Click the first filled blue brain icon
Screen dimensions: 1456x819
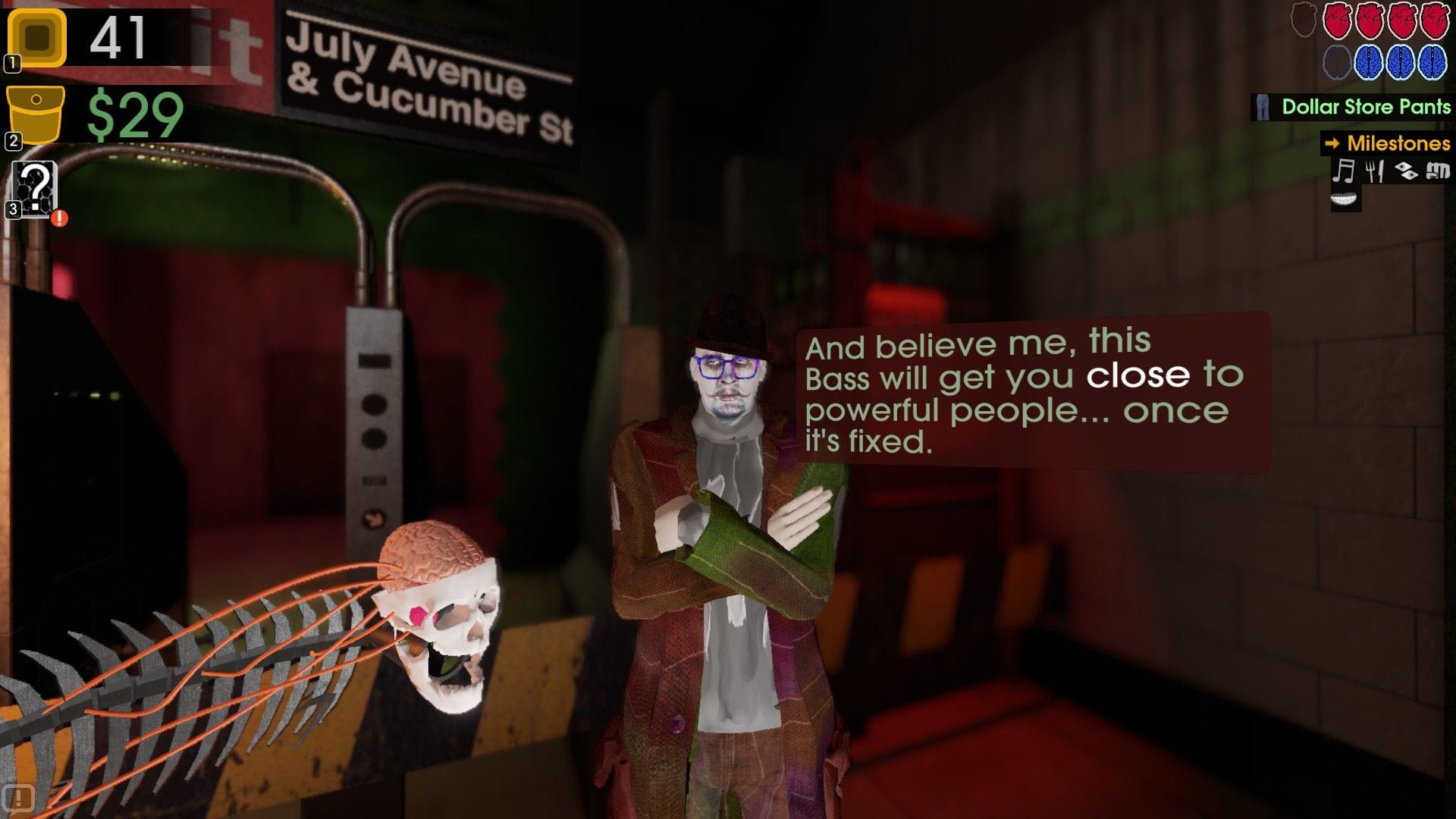(x=1369, y=62)
